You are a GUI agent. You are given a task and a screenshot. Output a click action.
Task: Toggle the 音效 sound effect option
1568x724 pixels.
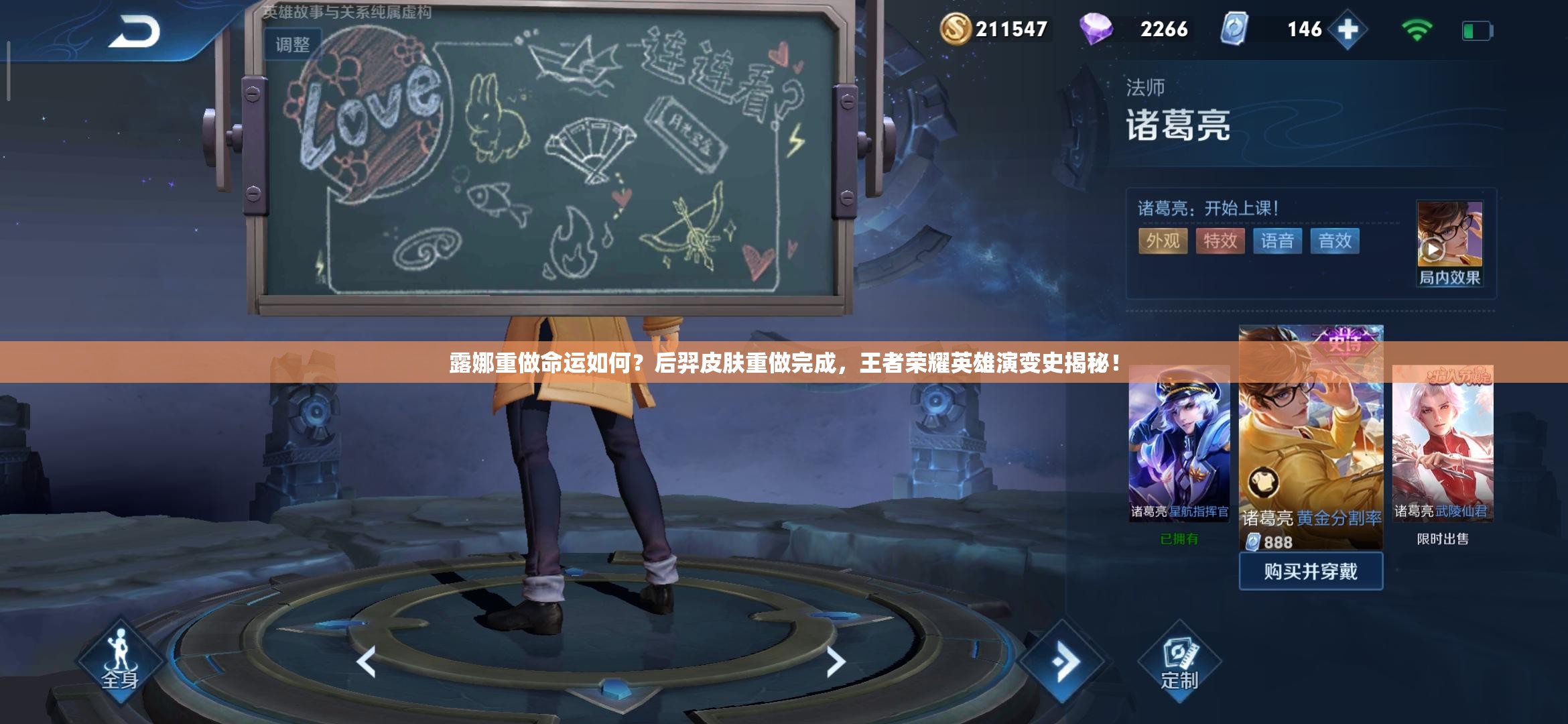coord(1335,242)
